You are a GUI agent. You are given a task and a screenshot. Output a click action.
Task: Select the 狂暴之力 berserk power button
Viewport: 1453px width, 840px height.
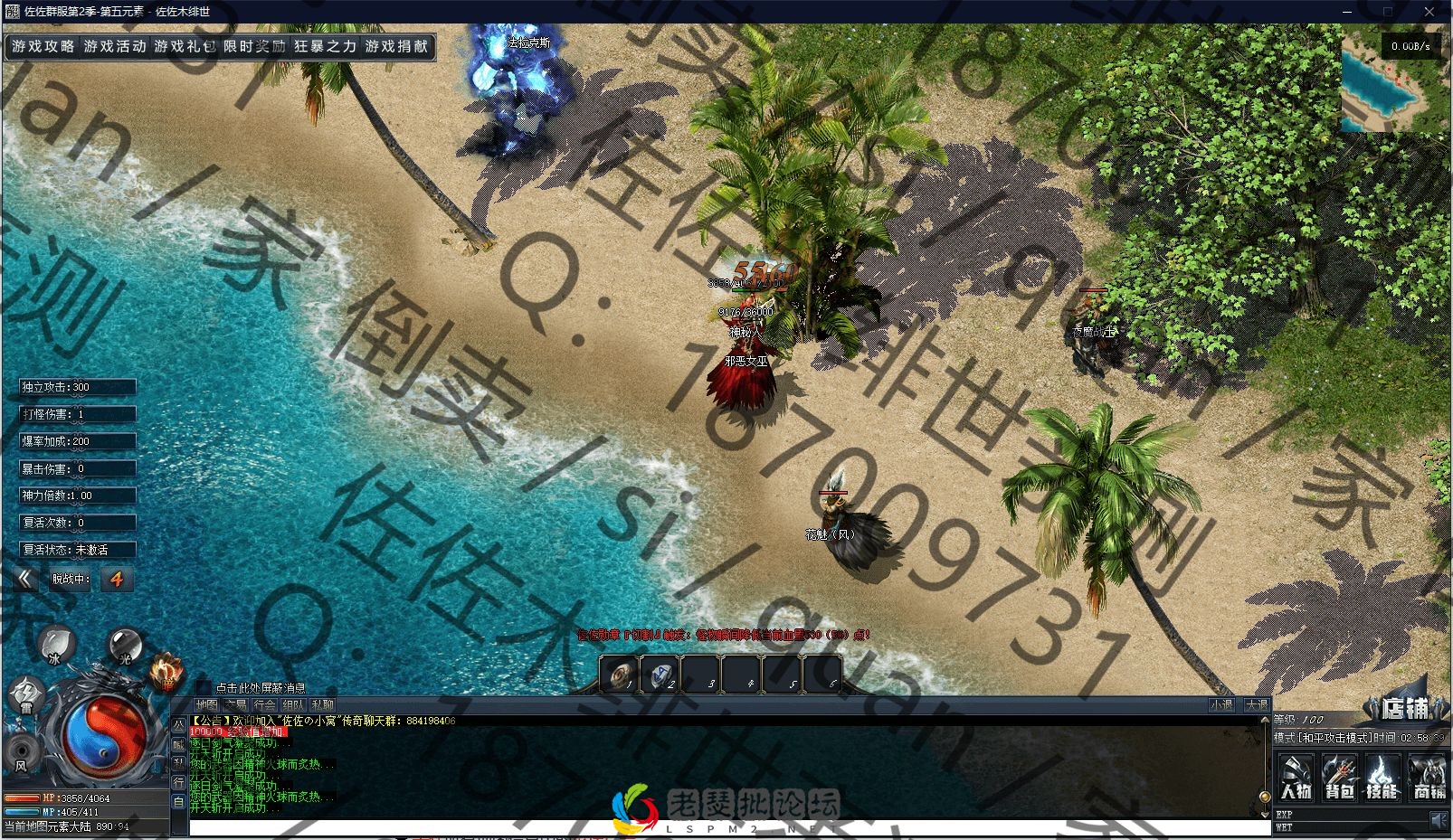tap(325, 46)
